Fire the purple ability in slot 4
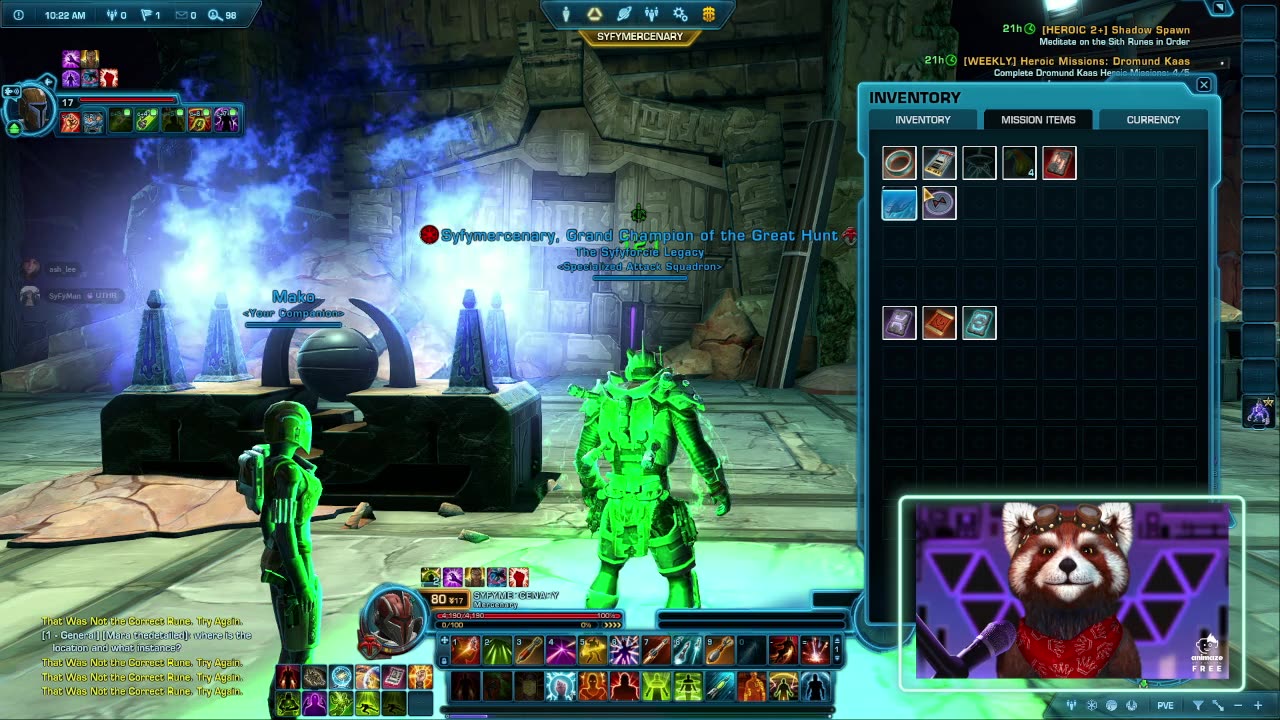The width and height of the screenshot is (1280, 720). coord(560,651)
